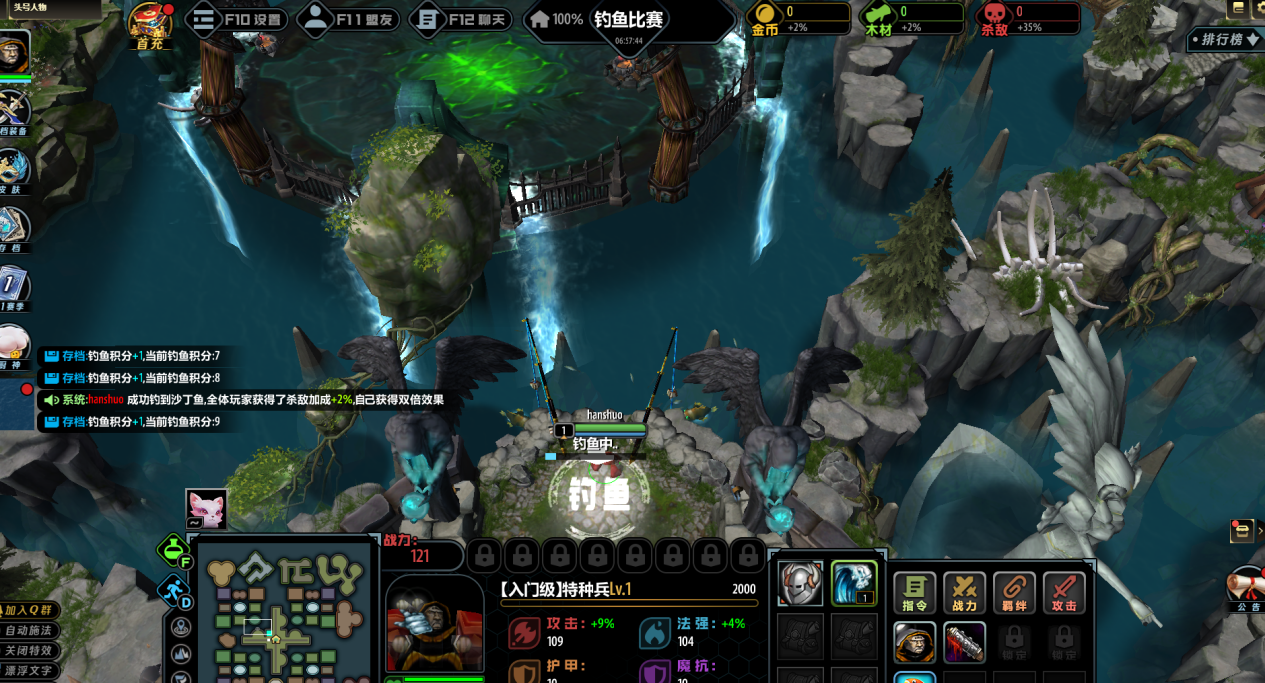Image resolution: width=1265 pixels, height=683 pixels.
Task: Toggle the 关闭特效 effects option
Action: click(x=28, y=650)
